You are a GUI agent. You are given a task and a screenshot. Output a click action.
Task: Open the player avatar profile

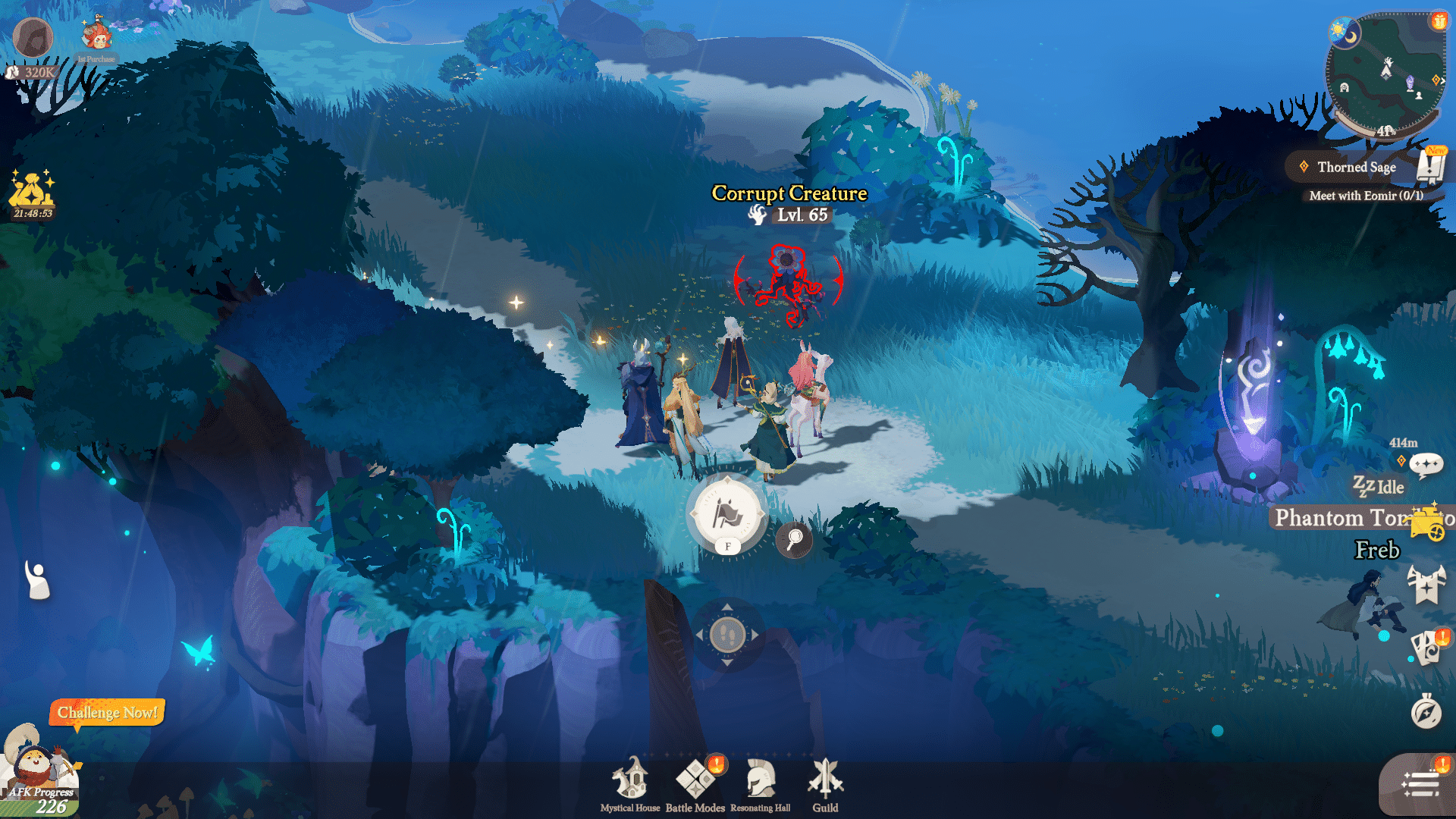tap(33, 37)
